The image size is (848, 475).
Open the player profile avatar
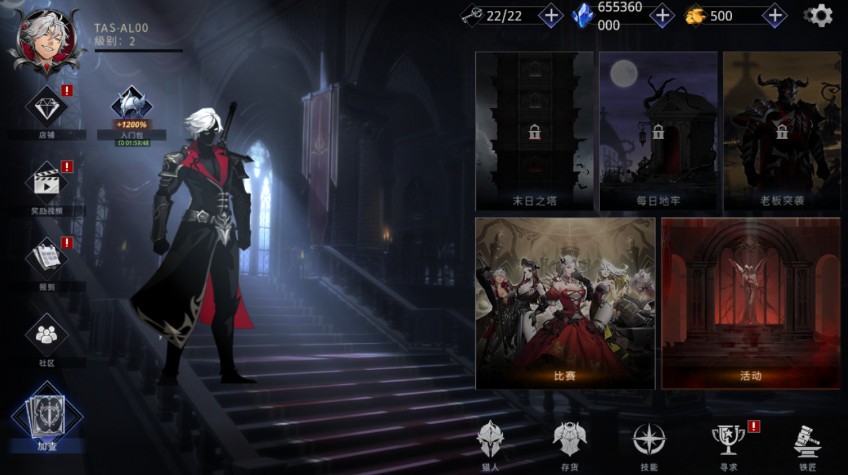(x=45, y=40)
